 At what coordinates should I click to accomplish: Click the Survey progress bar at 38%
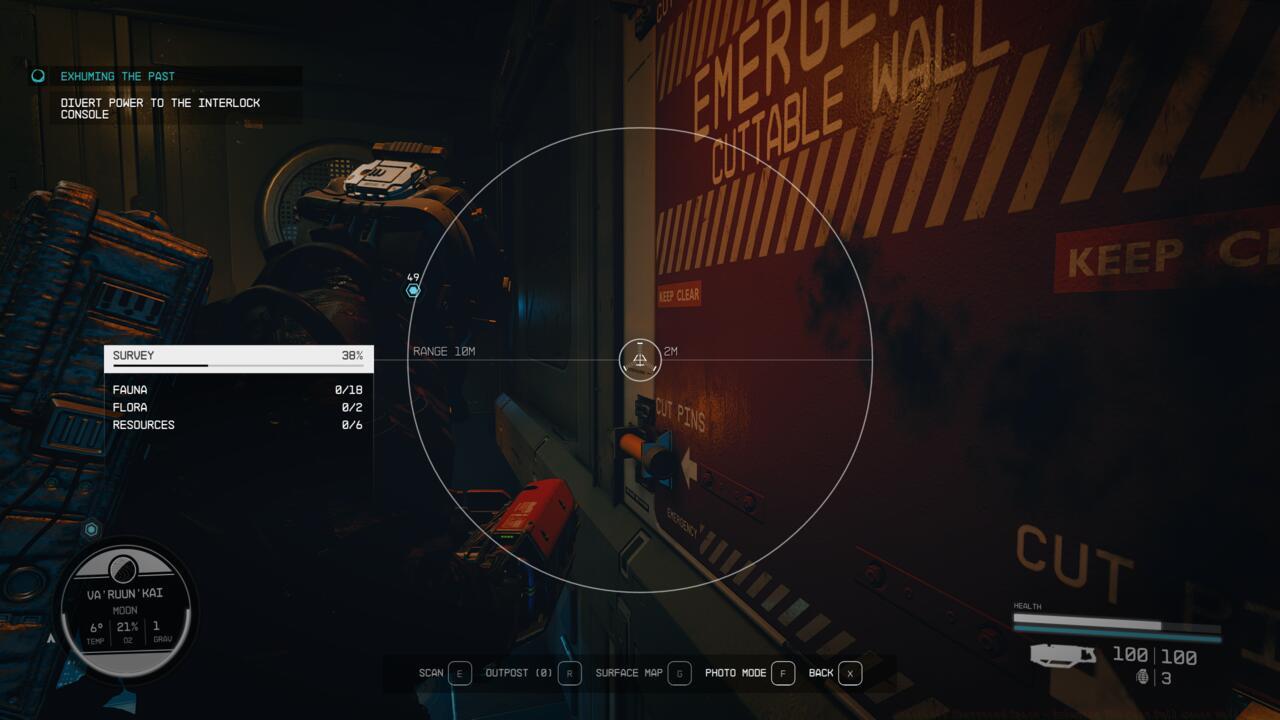pos(239,368)
